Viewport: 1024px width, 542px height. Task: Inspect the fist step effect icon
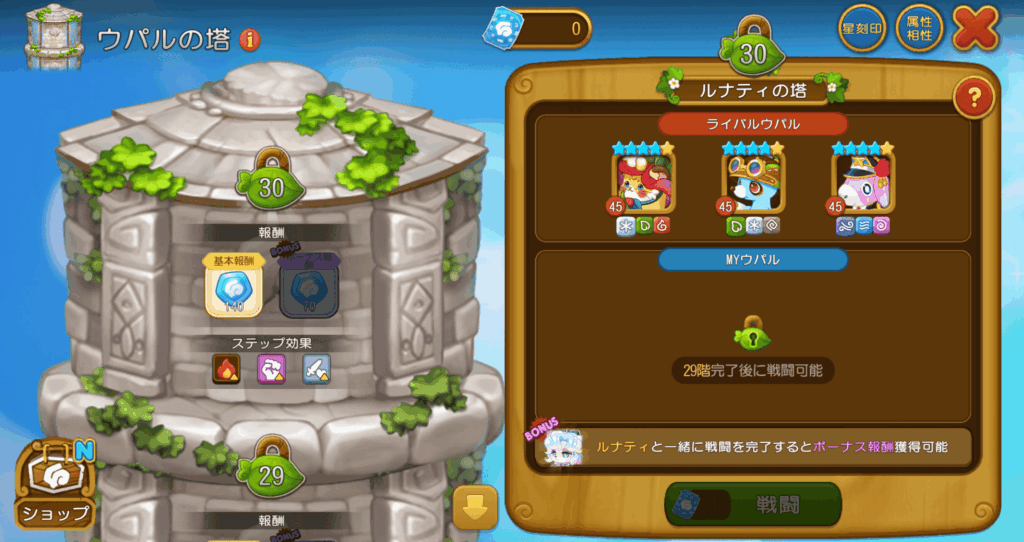(271, 370)
